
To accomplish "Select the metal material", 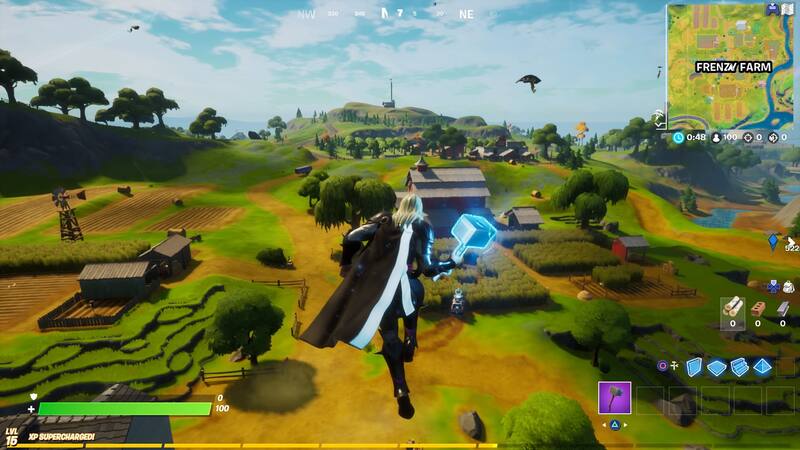I will (x=782, y=308).
